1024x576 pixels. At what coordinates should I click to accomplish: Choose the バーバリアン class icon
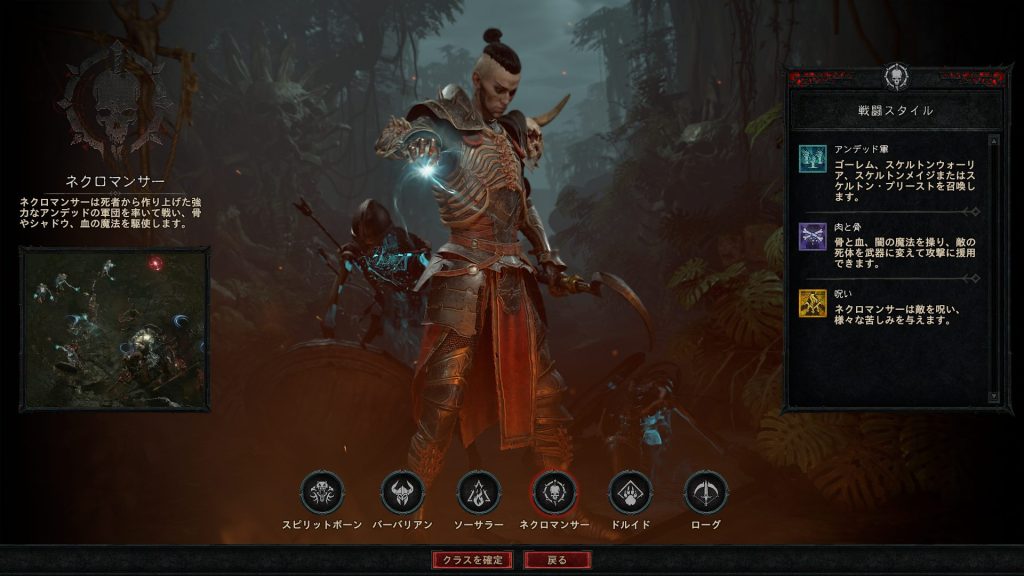pos(402,493)
